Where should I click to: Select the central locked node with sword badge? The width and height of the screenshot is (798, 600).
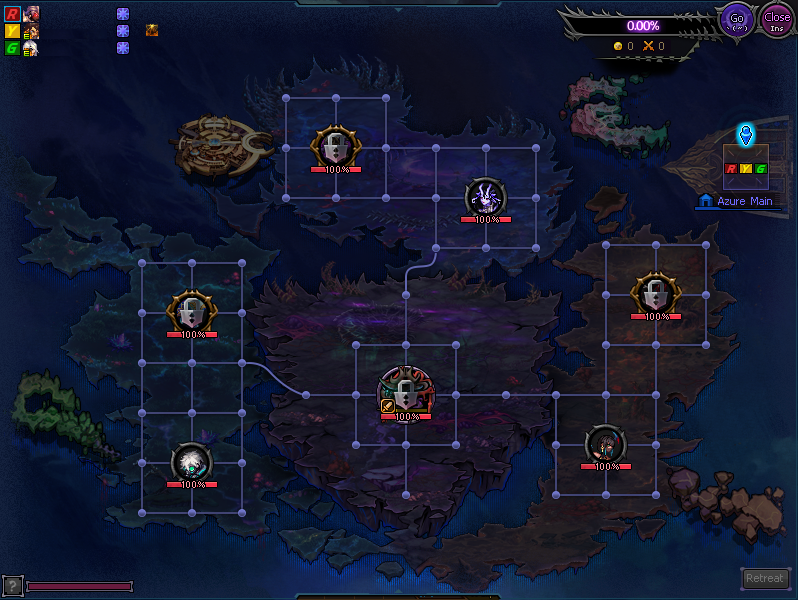(405, 391)
